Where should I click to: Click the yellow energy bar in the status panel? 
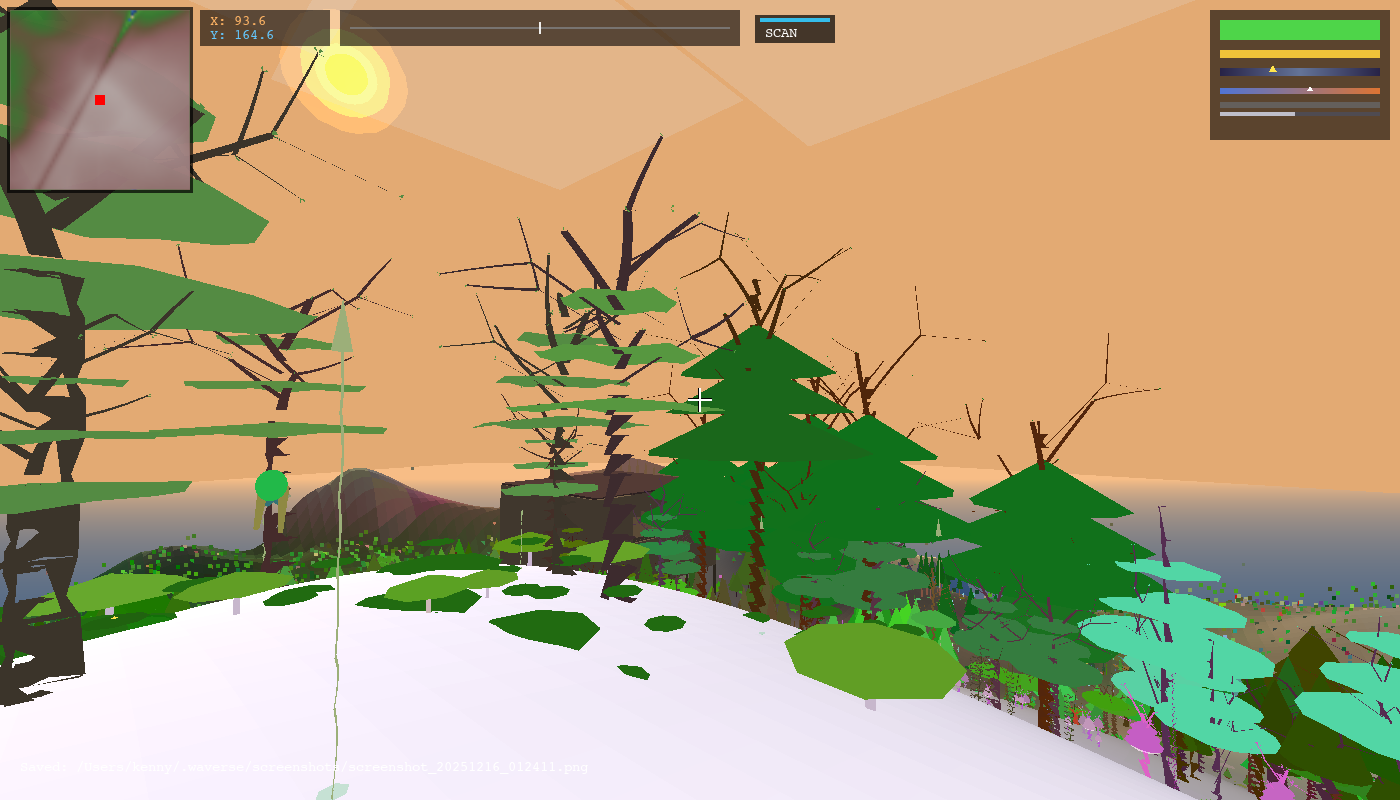1300,54
